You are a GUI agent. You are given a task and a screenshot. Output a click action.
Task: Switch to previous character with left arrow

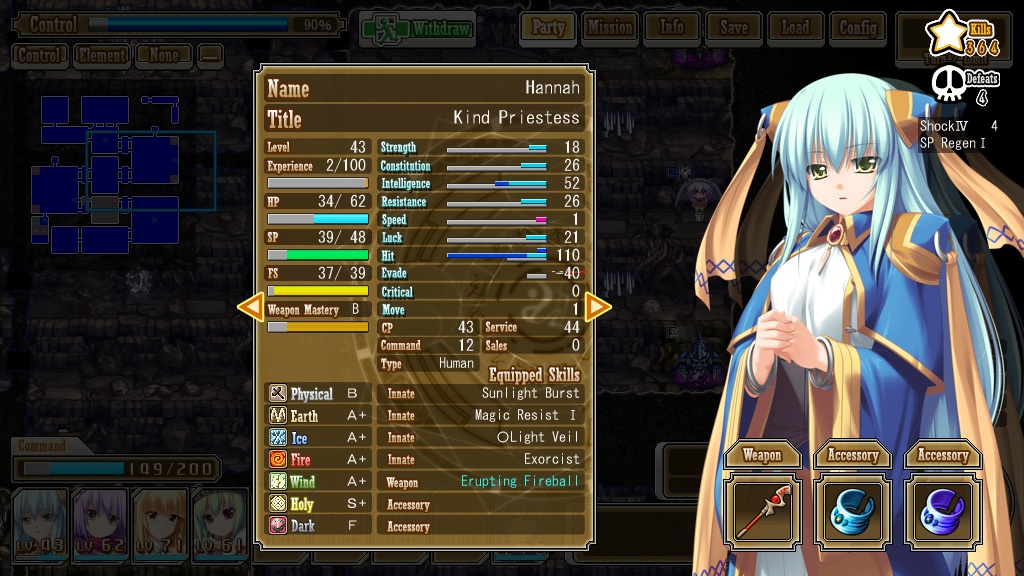point(250,307)
